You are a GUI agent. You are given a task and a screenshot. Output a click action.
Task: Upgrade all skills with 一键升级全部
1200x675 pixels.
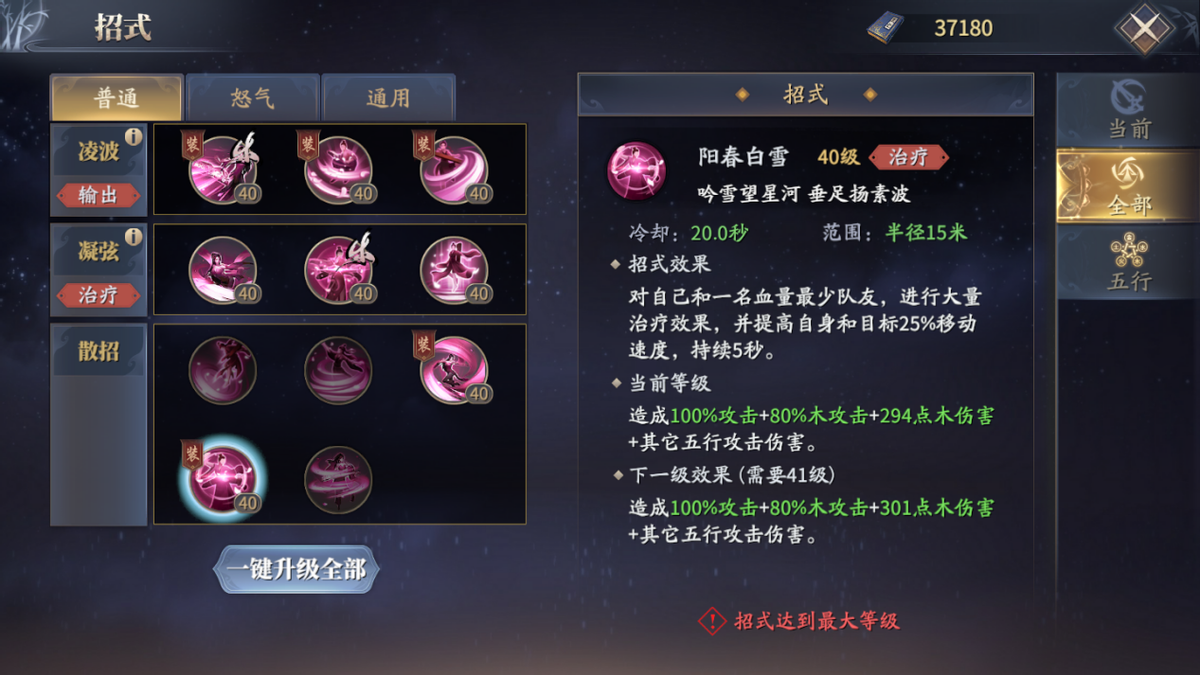coord(297,570)
